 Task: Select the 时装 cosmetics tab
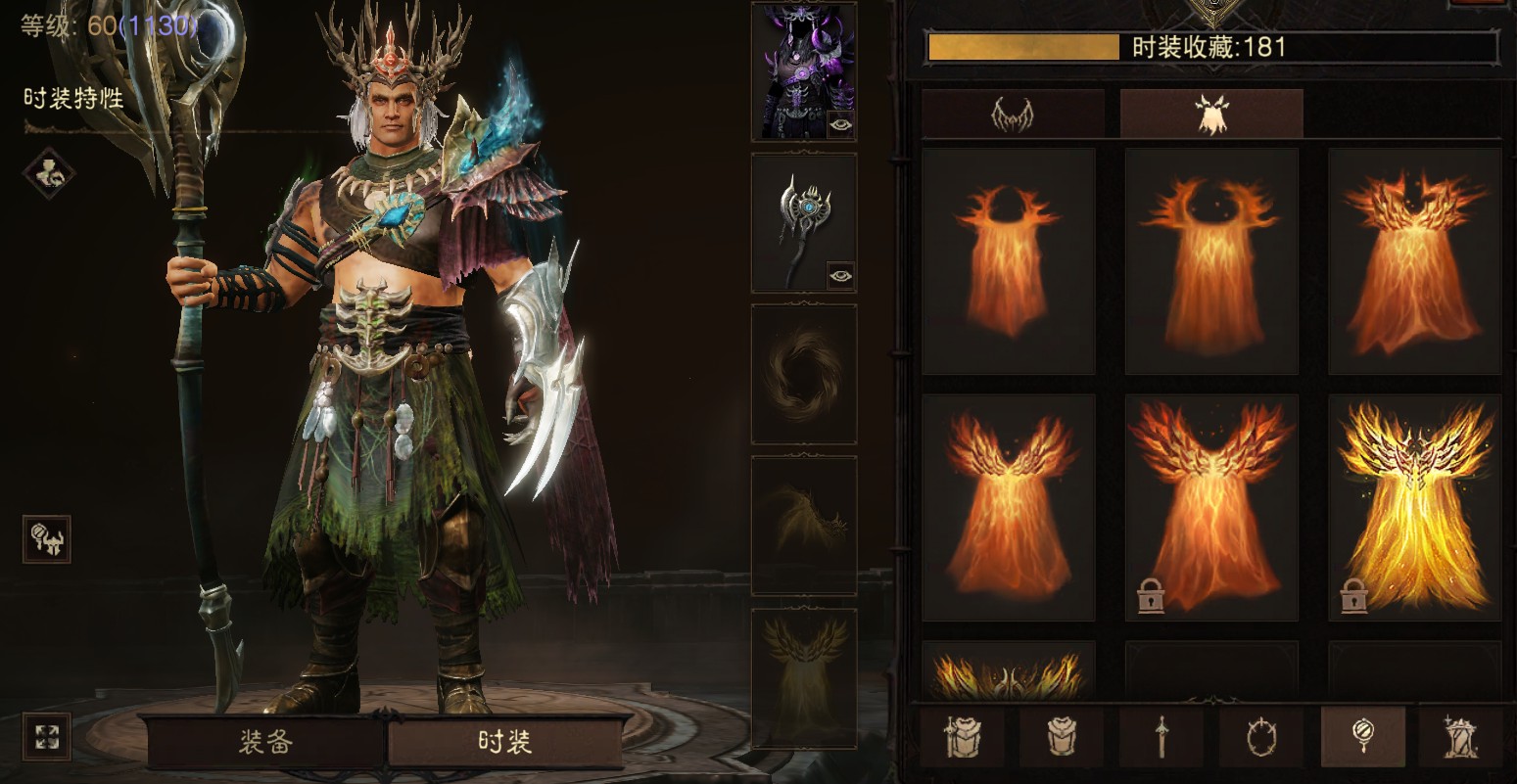point(505,742)
